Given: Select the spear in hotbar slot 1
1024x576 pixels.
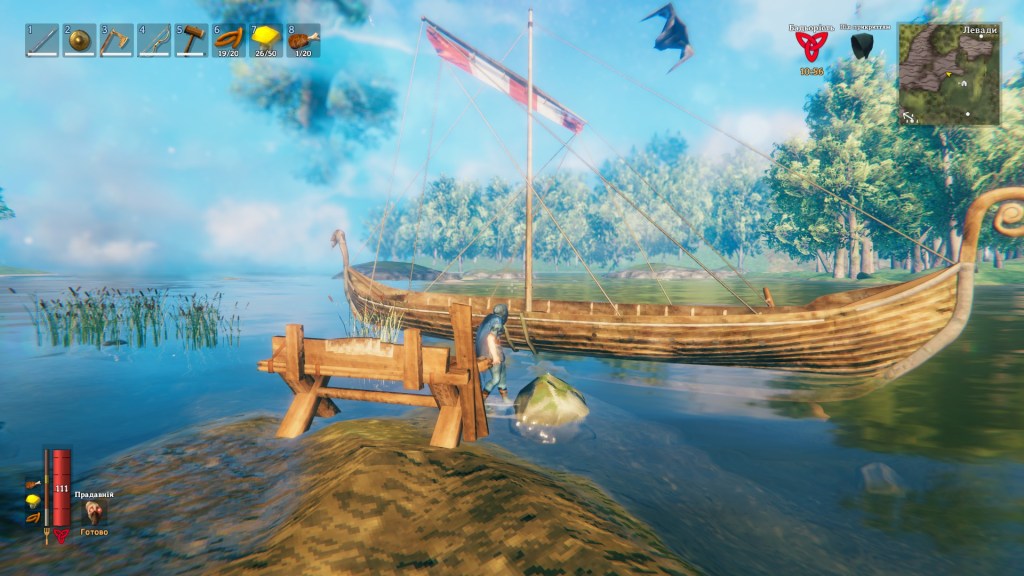Looking at the screenshot, I should 41,40.
